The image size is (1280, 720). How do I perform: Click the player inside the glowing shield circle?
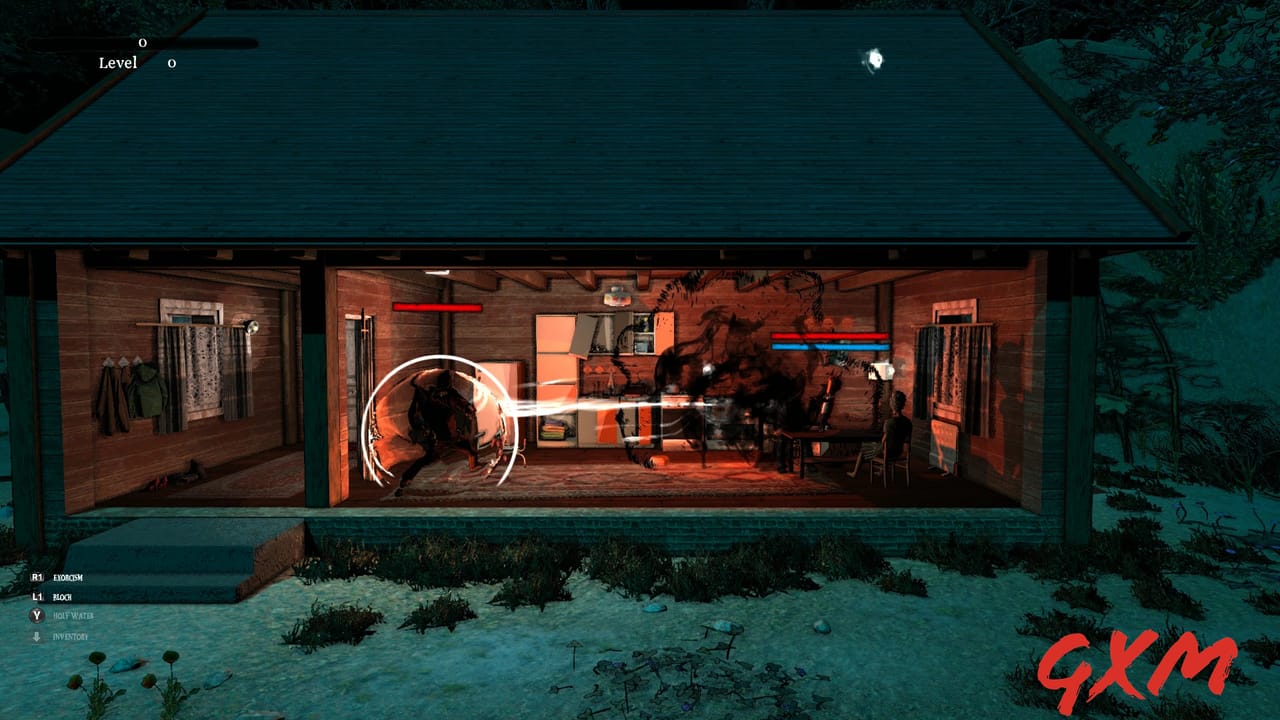pyautogui.click(x=440, y=420)
